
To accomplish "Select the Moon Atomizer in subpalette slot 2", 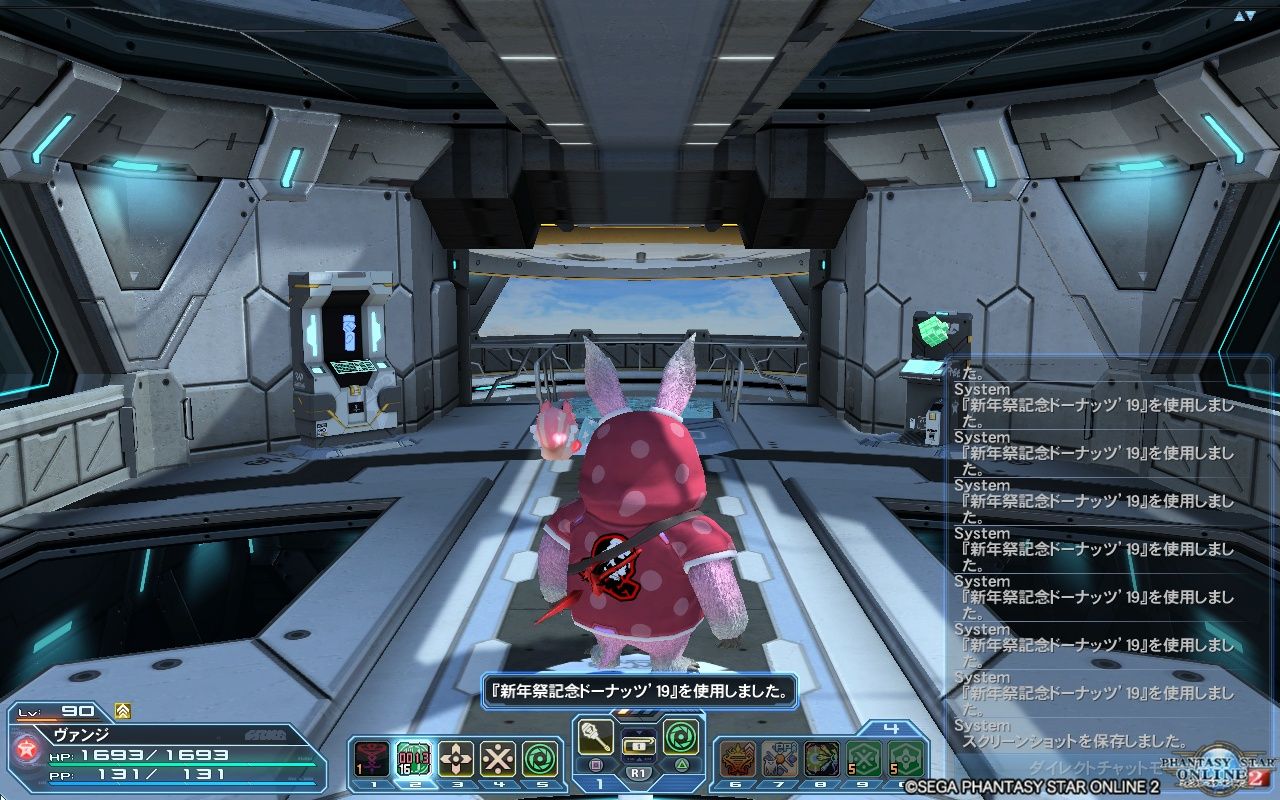I will coord(416,758).
